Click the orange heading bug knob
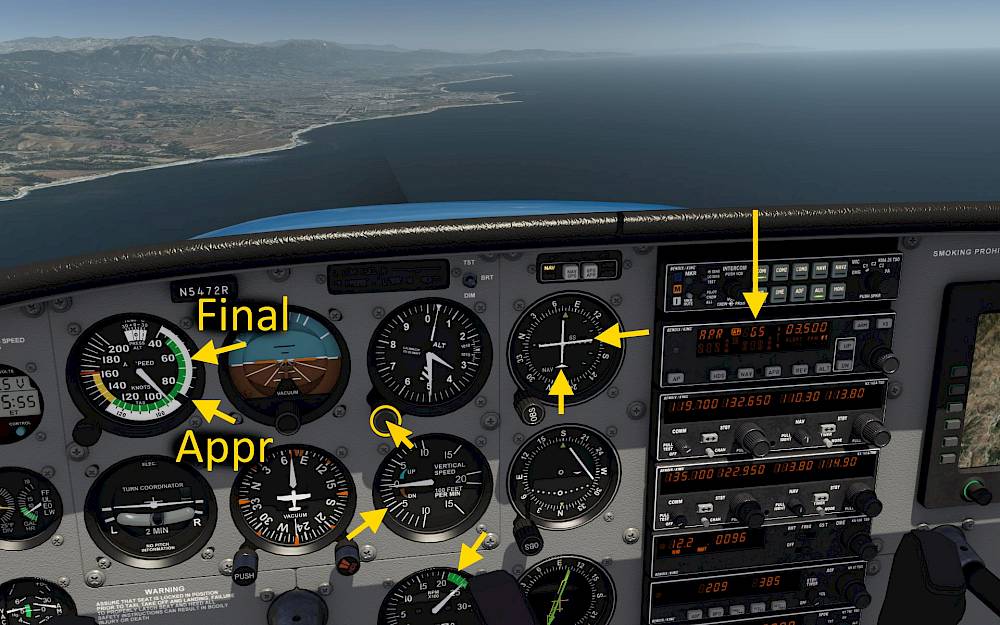1000x625 pixels. (x=349, y=554)
